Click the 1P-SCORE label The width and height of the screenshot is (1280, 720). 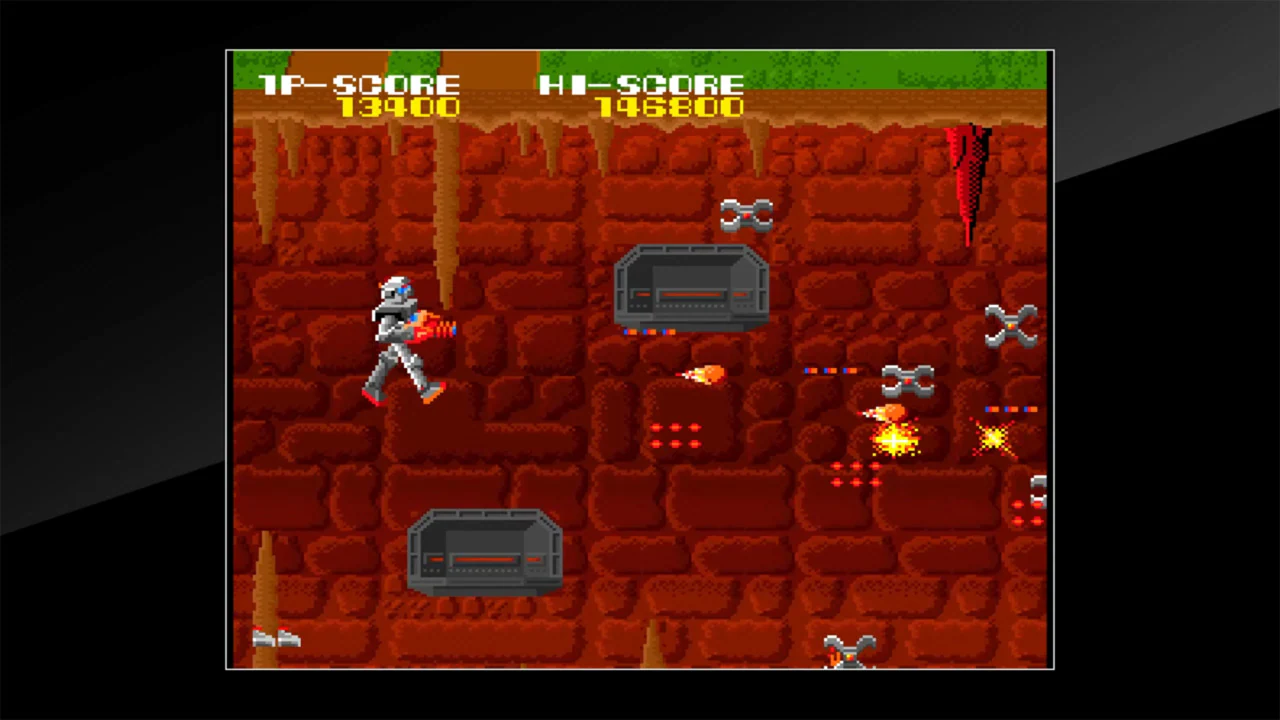click(x=358, y=85)
